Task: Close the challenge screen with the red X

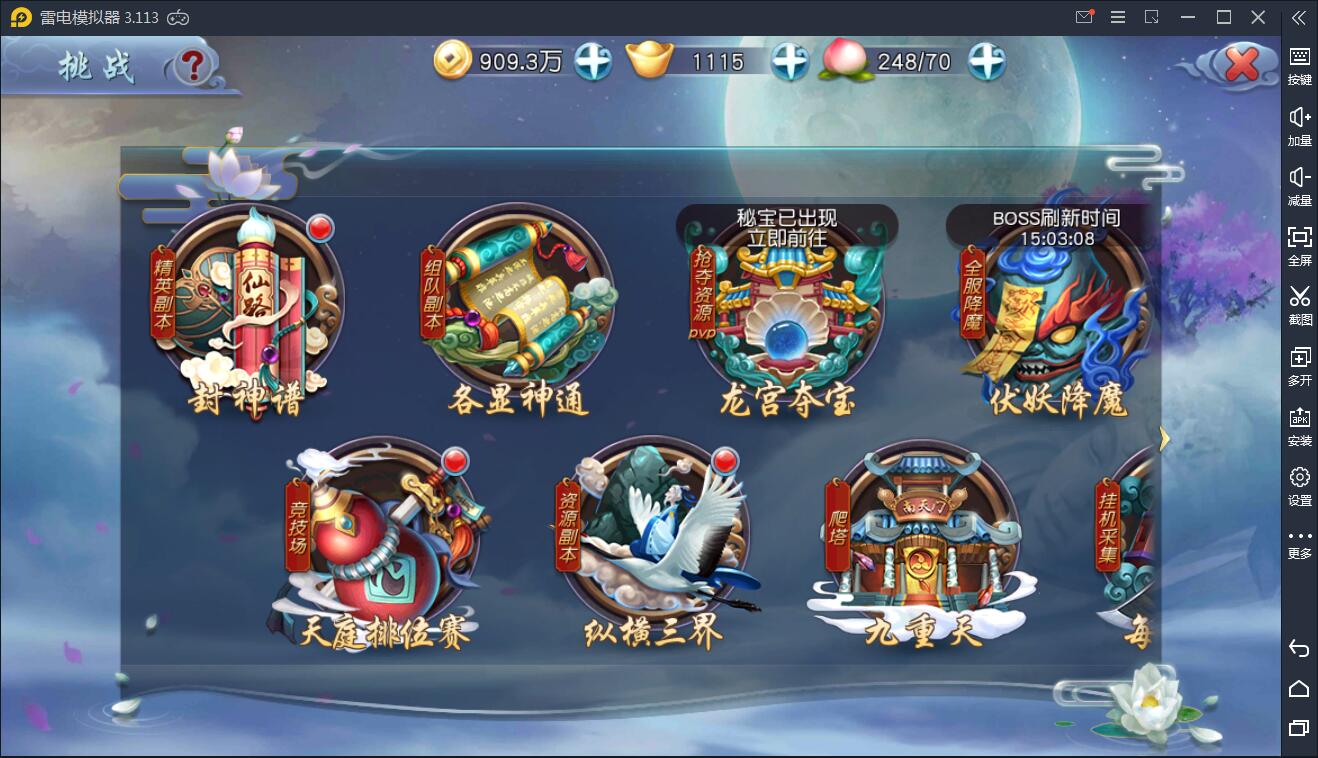Action: click(1242, 65)
